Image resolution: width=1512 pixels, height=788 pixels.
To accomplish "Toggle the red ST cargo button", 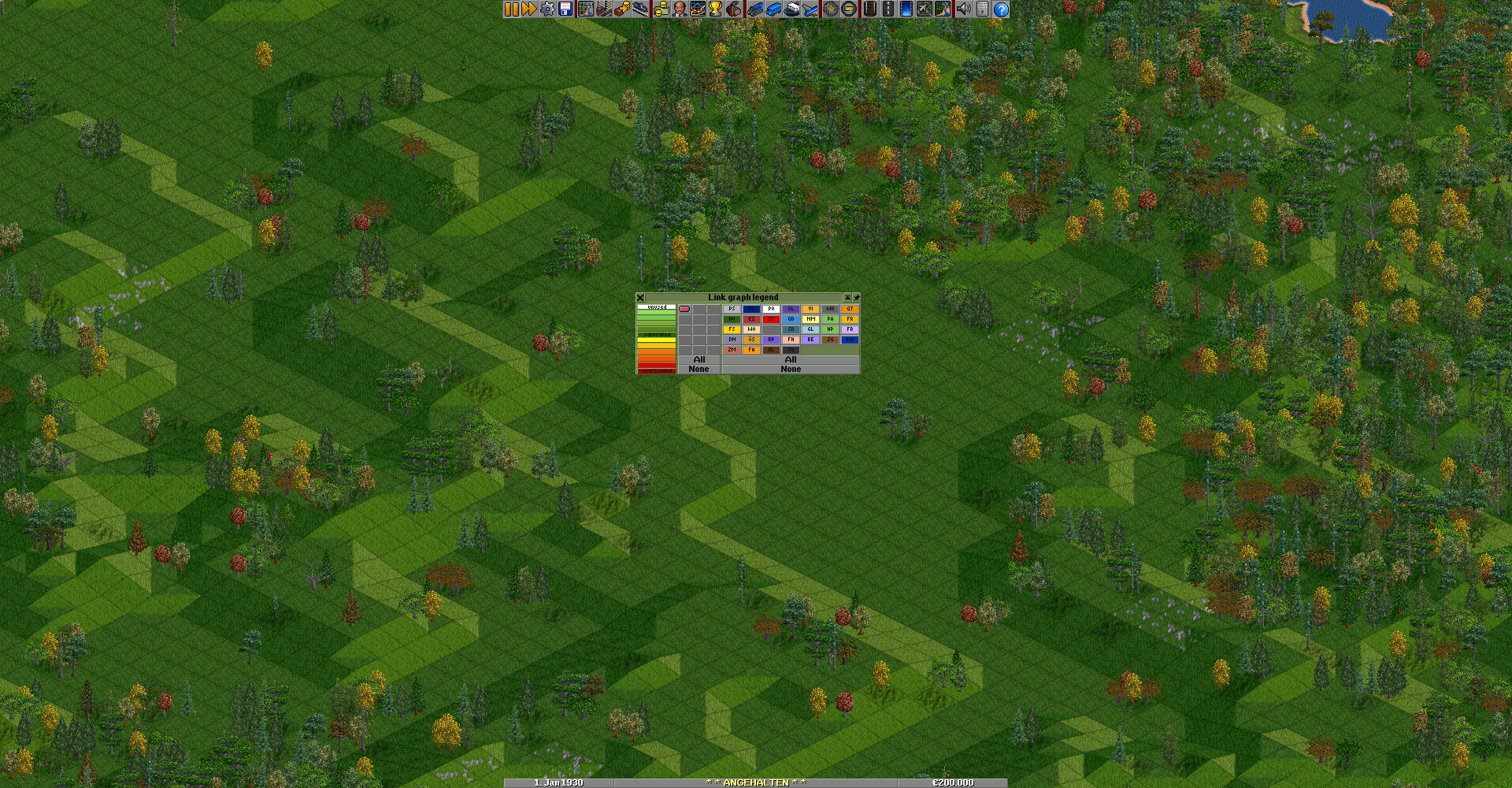I will 771,319.
